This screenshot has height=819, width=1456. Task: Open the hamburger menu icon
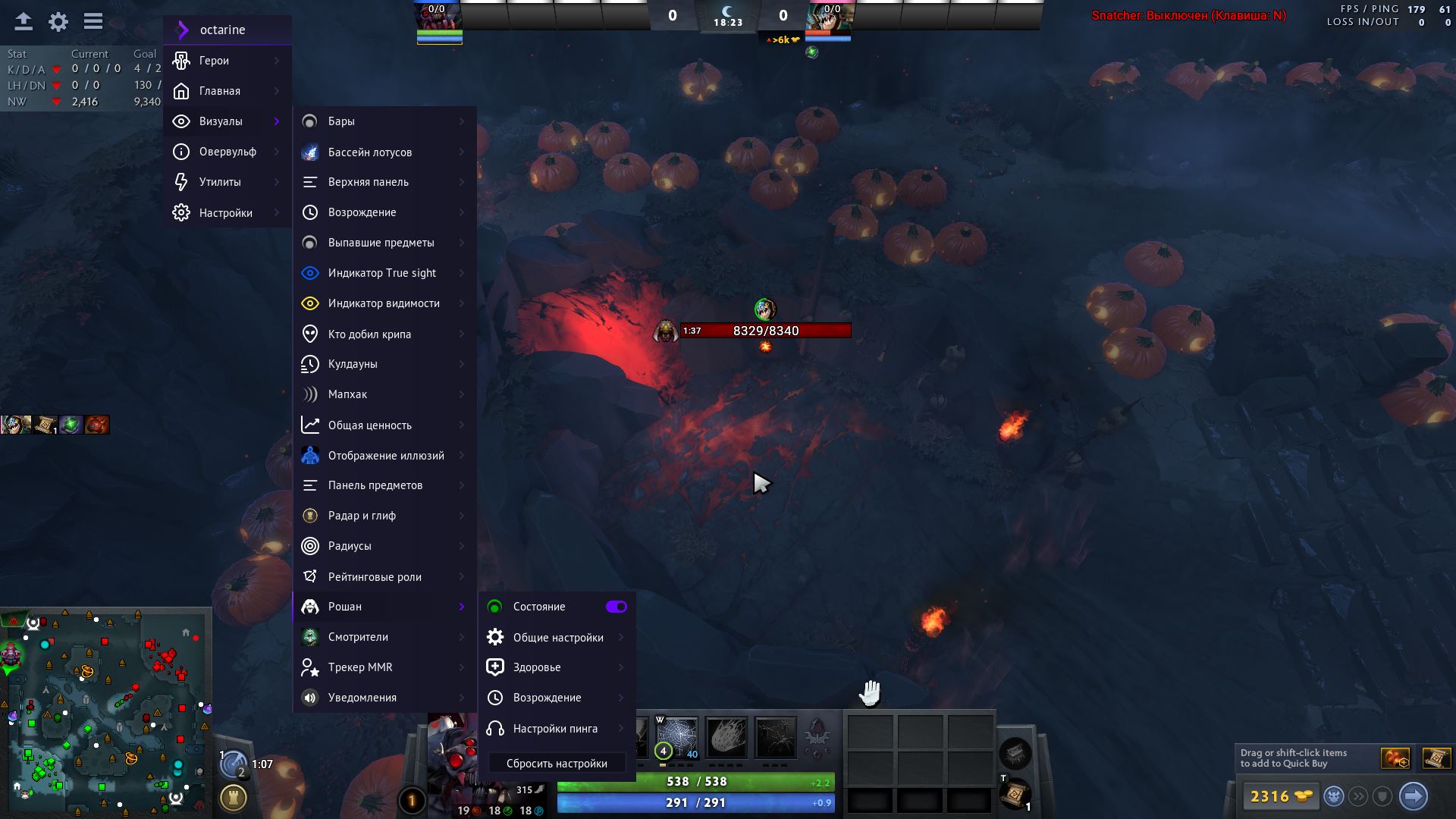(x=93, y=21)
